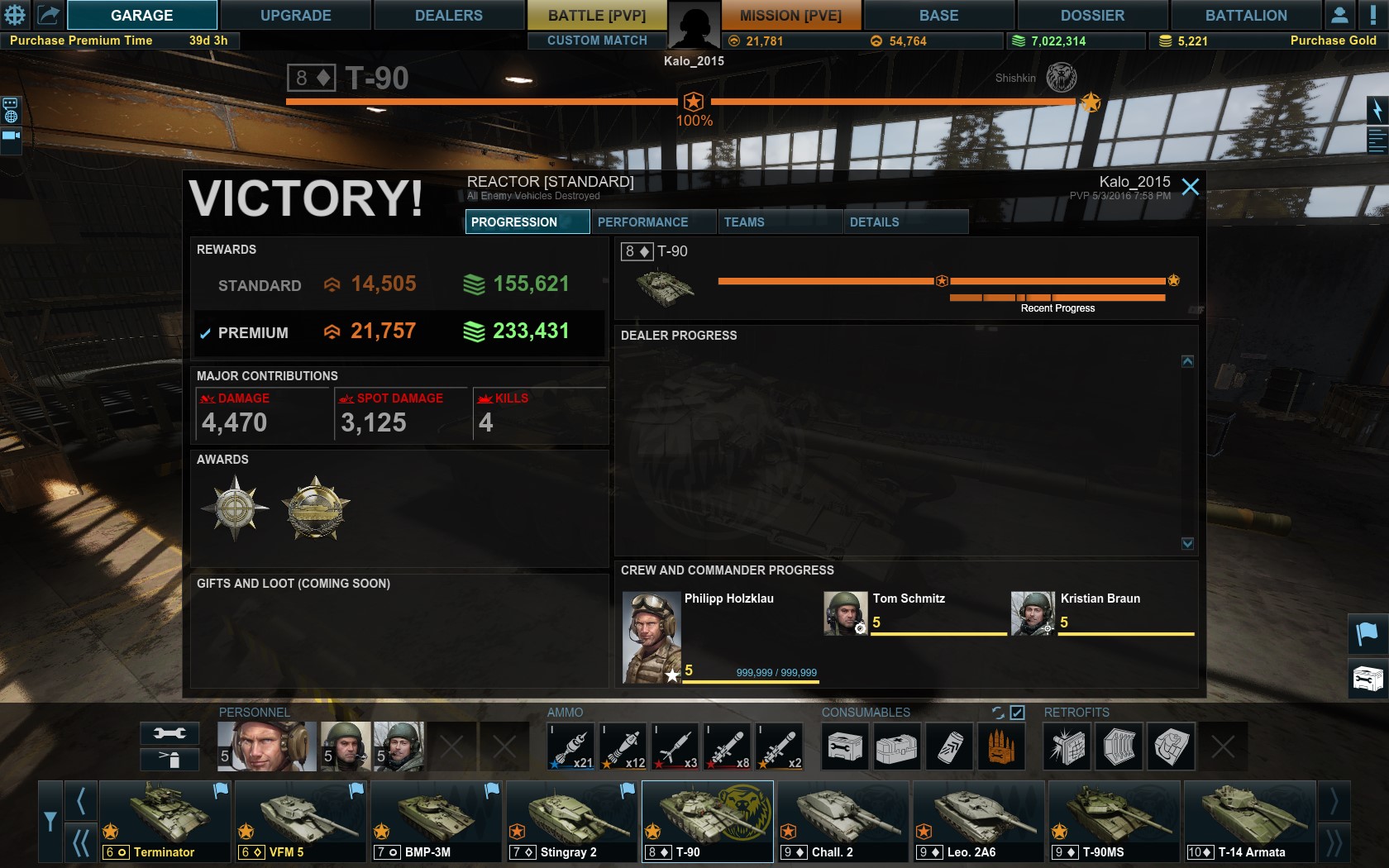This screenshot has width=1389, height=868.
Task: Open the Upgrade menu
Action: 295,15
